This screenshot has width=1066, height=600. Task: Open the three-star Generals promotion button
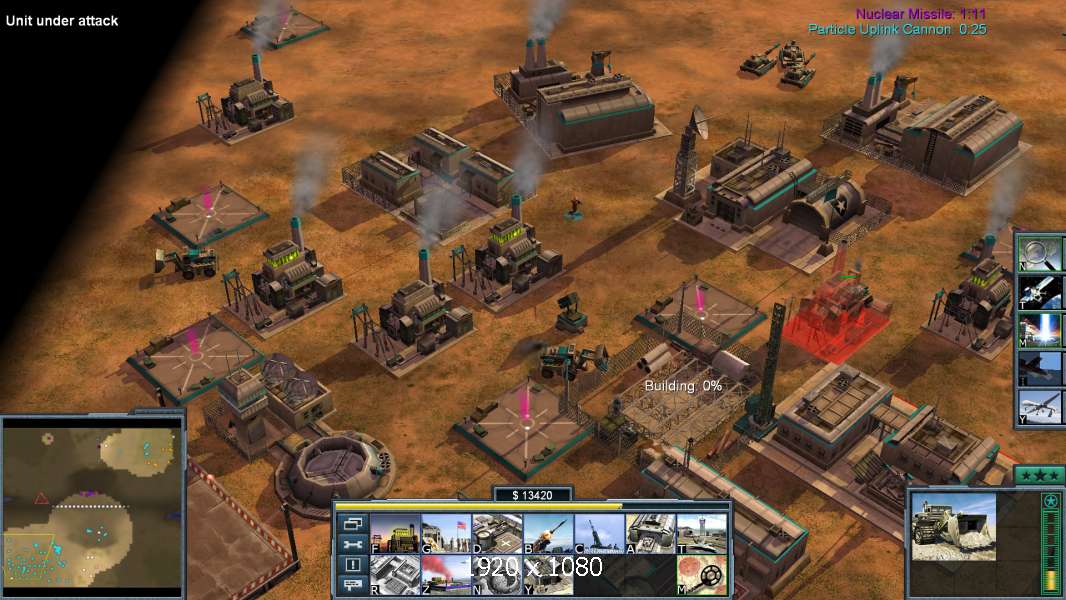(1038, 474)
